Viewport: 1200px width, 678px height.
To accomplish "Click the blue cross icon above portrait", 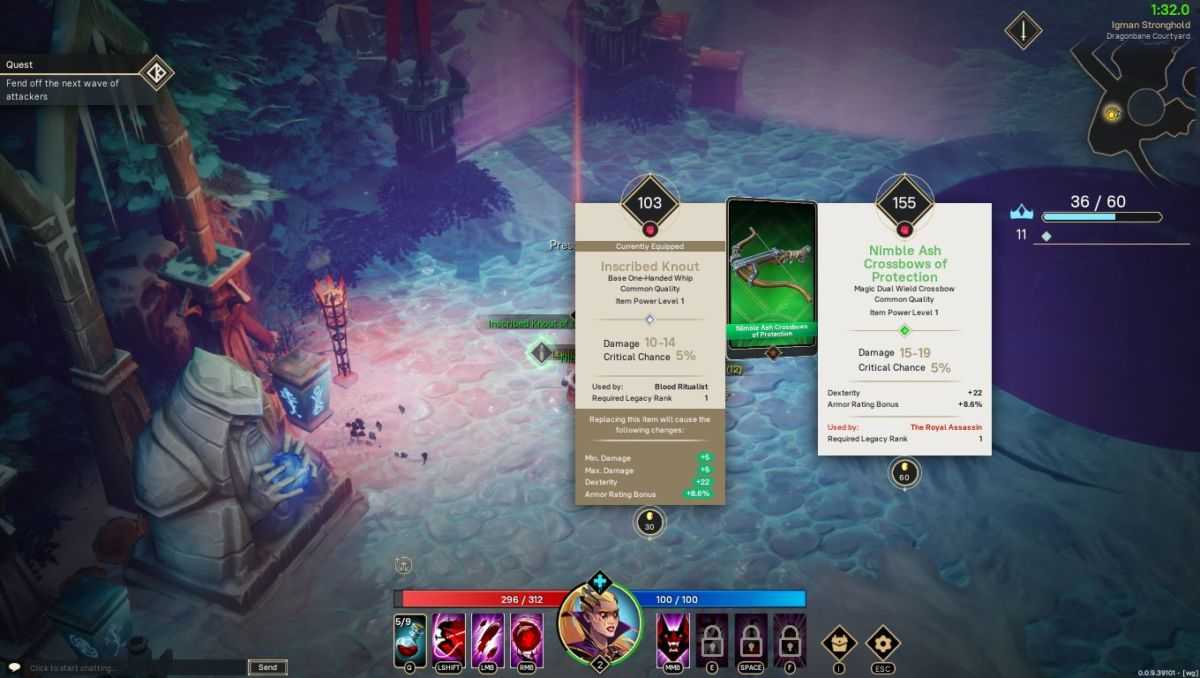I will tap(599, 581).
